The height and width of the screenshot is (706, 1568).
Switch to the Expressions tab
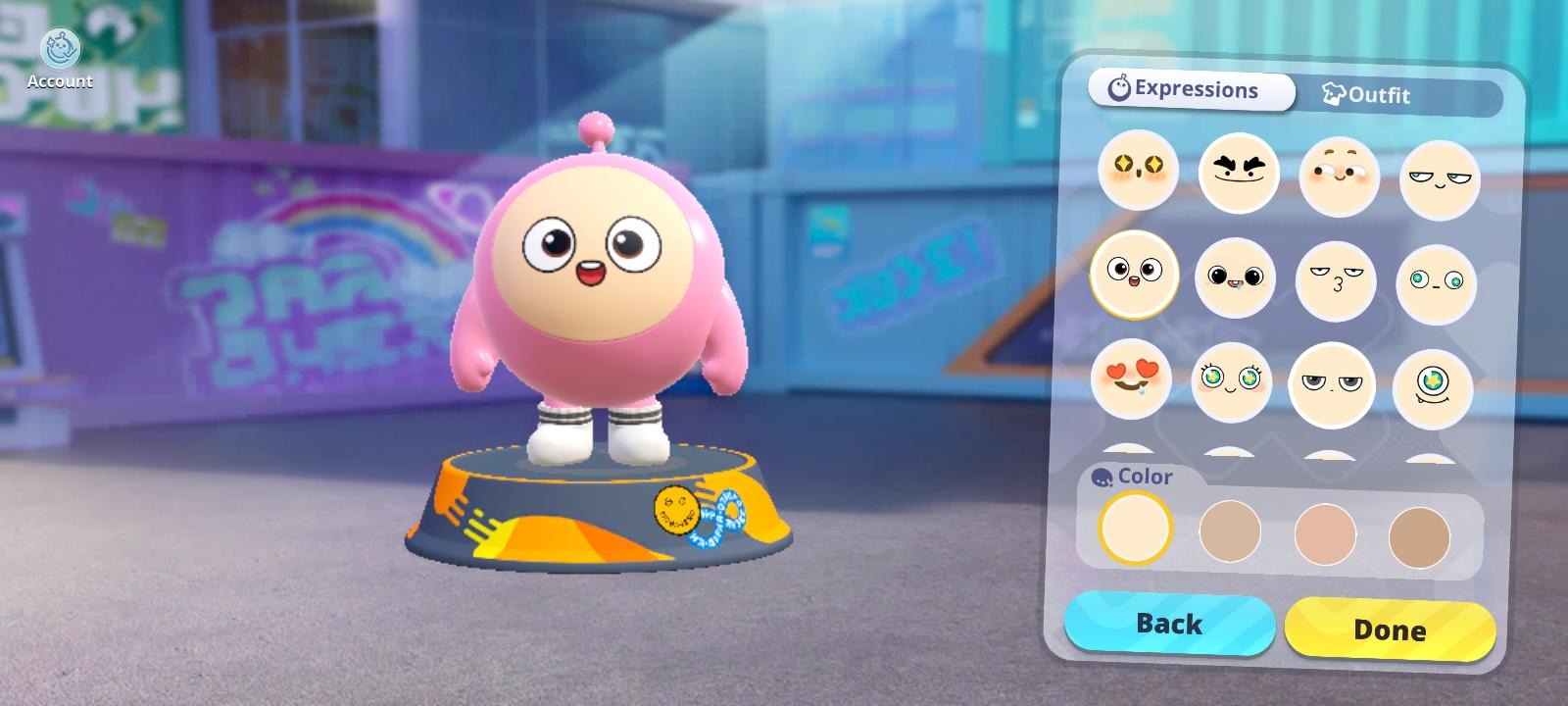point(1189,90)
